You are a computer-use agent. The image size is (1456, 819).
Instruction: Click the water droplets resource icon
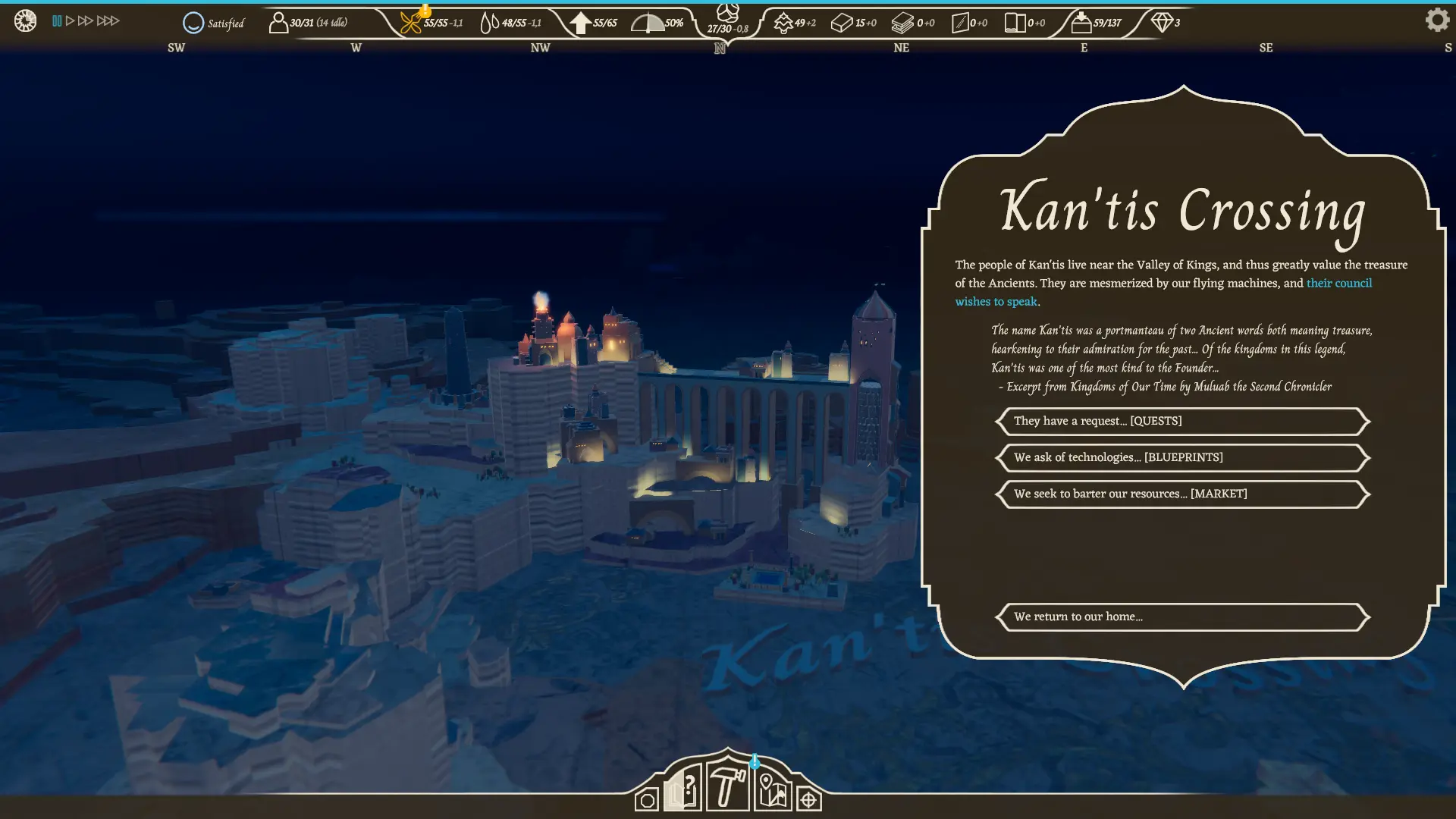click(489, 23)
